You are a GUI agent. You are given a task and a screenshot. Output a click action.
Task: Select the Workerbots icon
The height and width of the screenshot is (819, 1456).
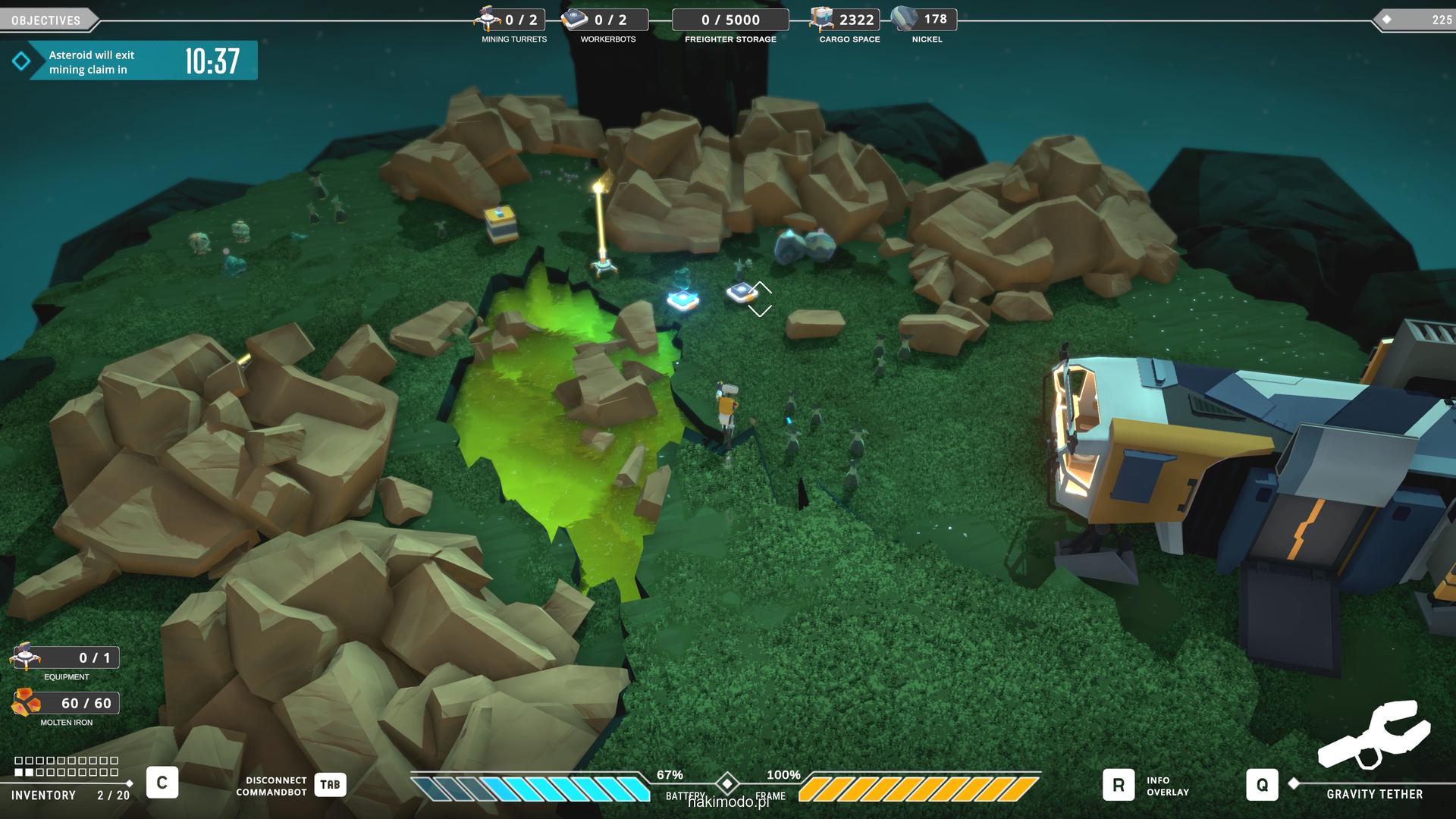point(576,19)
